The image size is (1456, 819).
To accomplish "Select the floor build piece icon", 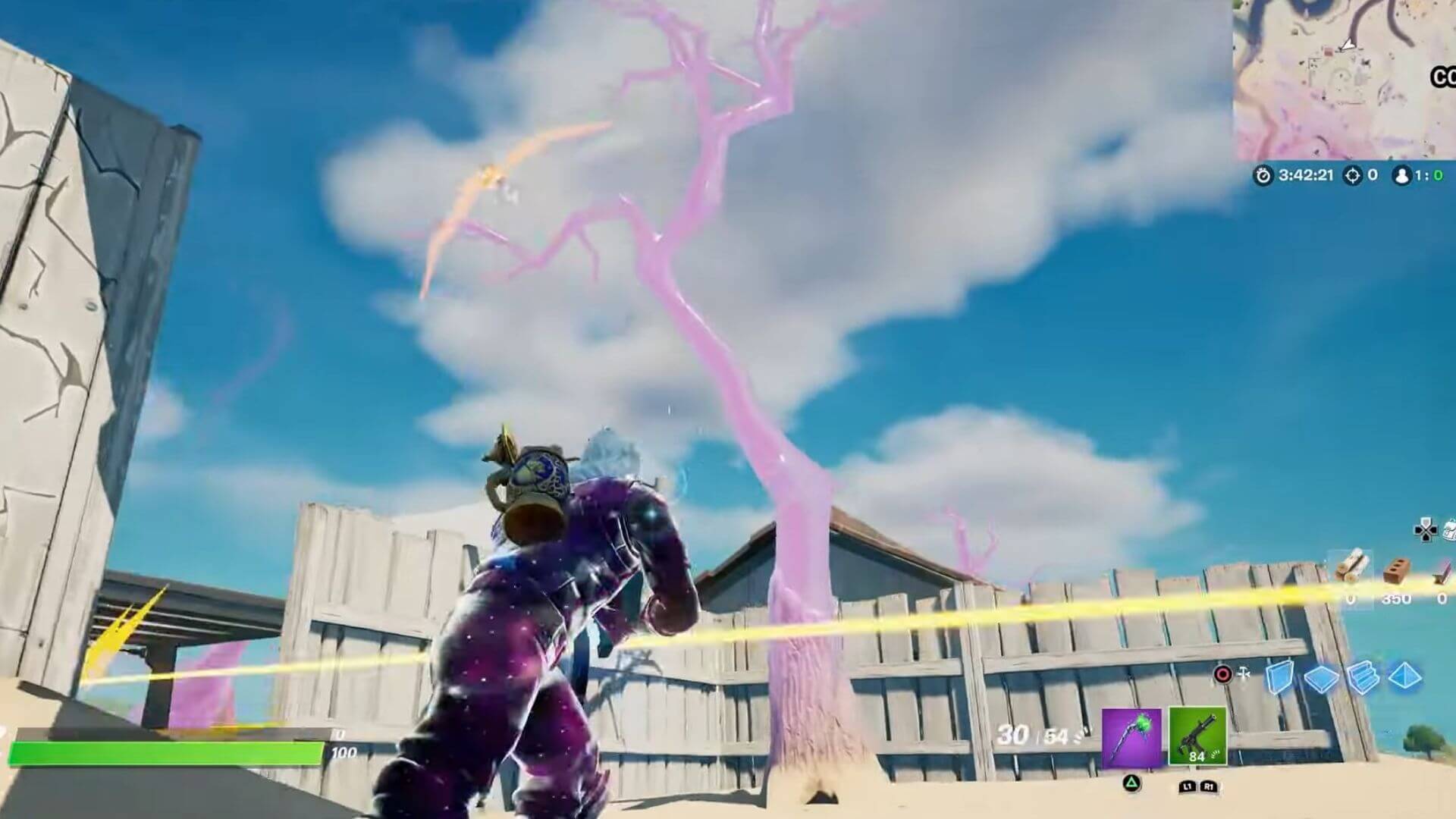I will coord(1320,679).
